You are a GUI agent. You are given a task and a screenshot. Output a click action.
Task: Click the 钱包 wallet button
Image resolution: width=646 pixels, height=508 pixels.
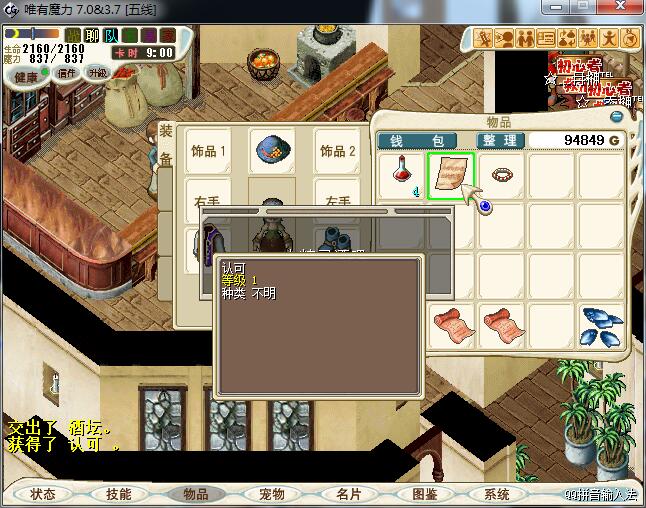coord(417,140)
